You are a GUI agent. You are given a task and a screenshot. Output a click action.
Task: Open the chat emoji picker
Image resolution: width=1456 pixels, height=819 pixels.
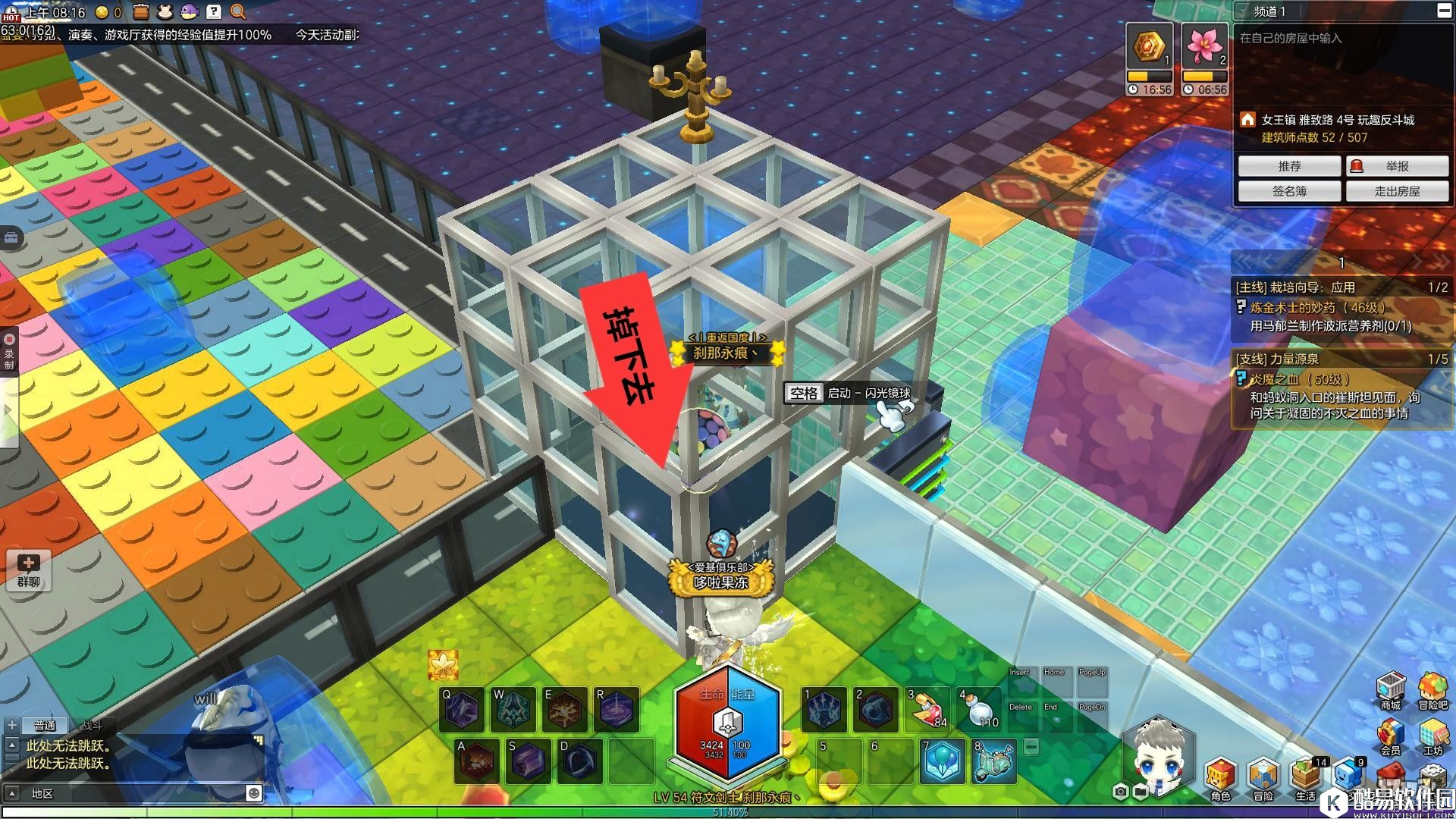pyautogui.click(x=253, y=793)
